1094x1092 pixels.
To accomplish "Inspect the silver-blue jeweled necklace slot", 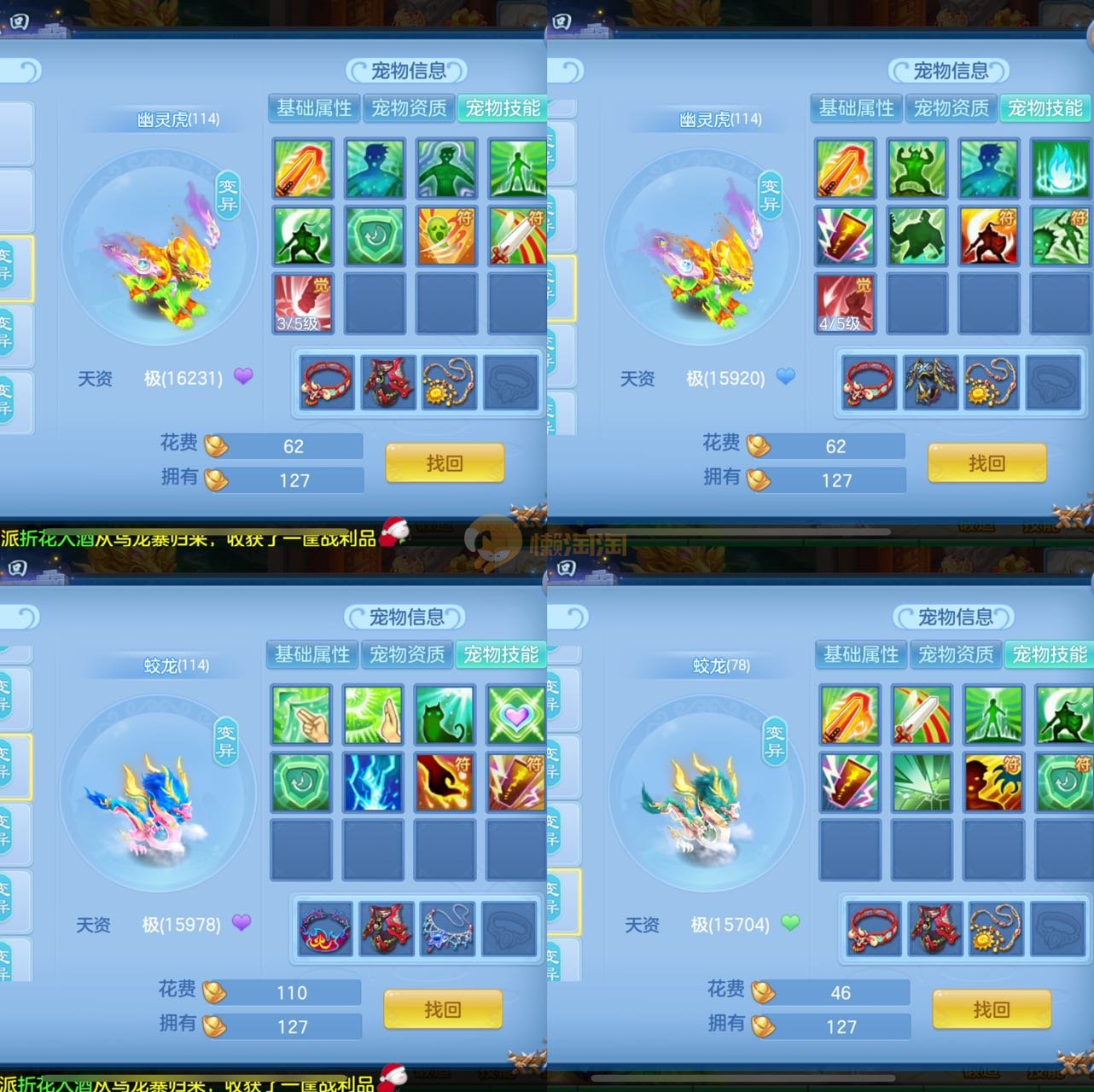I will pos(448,928).
